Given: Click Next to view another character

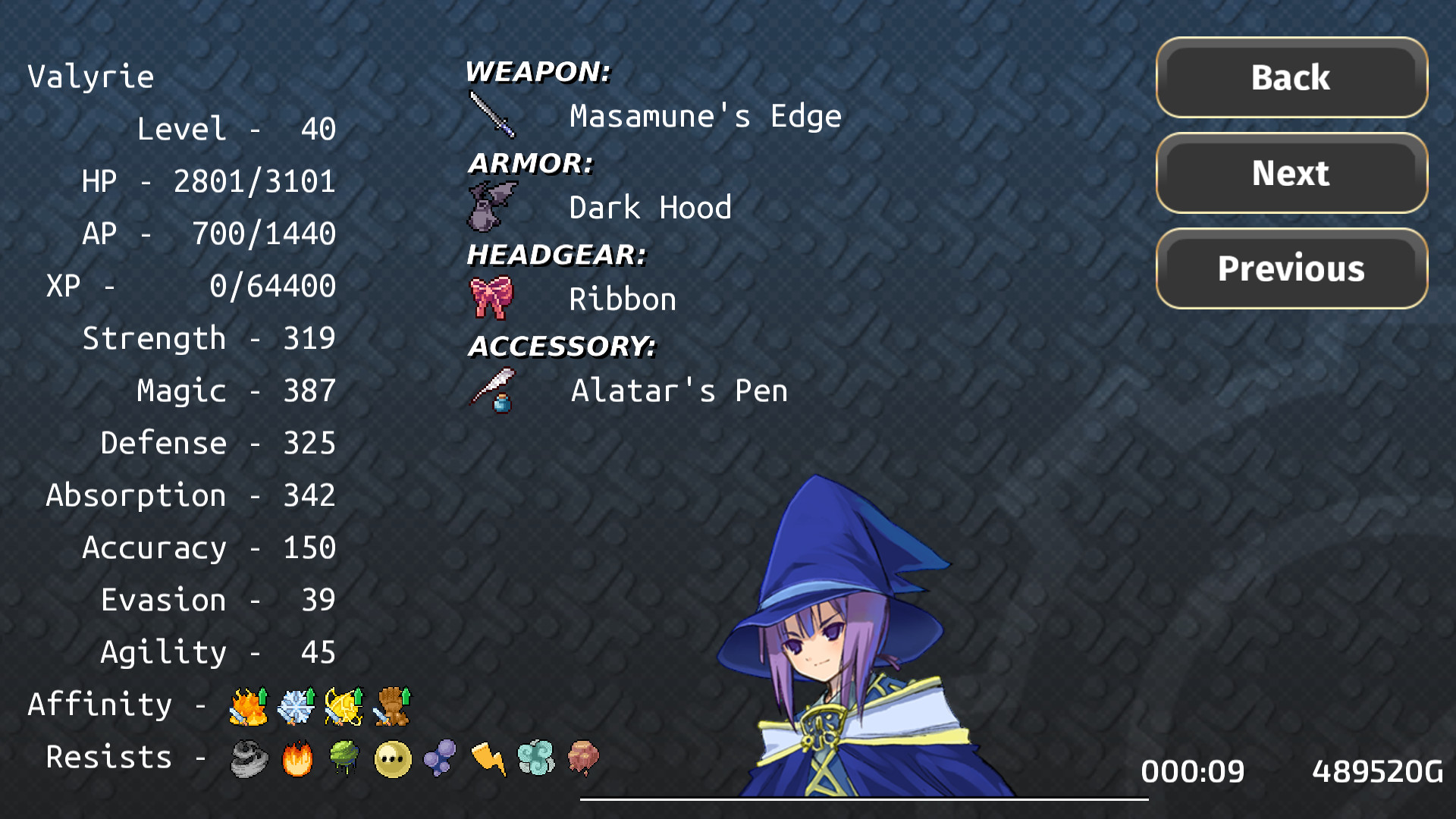Looking at the screenshot, I should 1289,173.
